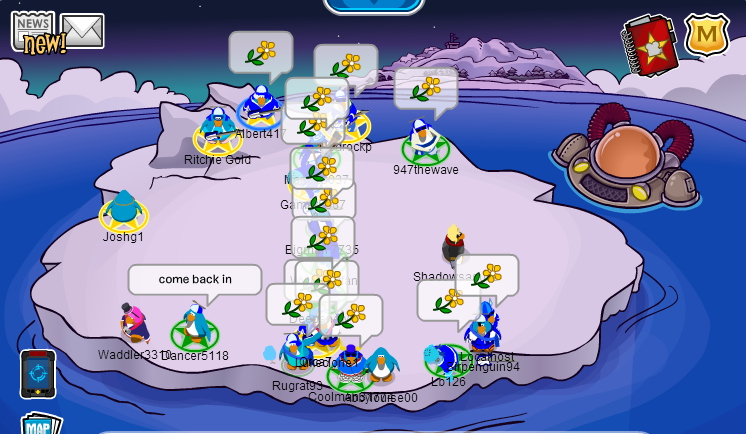This screenshot has height=434, width=746.
Task: Open the red star notebook
Action: coord(651,45)
